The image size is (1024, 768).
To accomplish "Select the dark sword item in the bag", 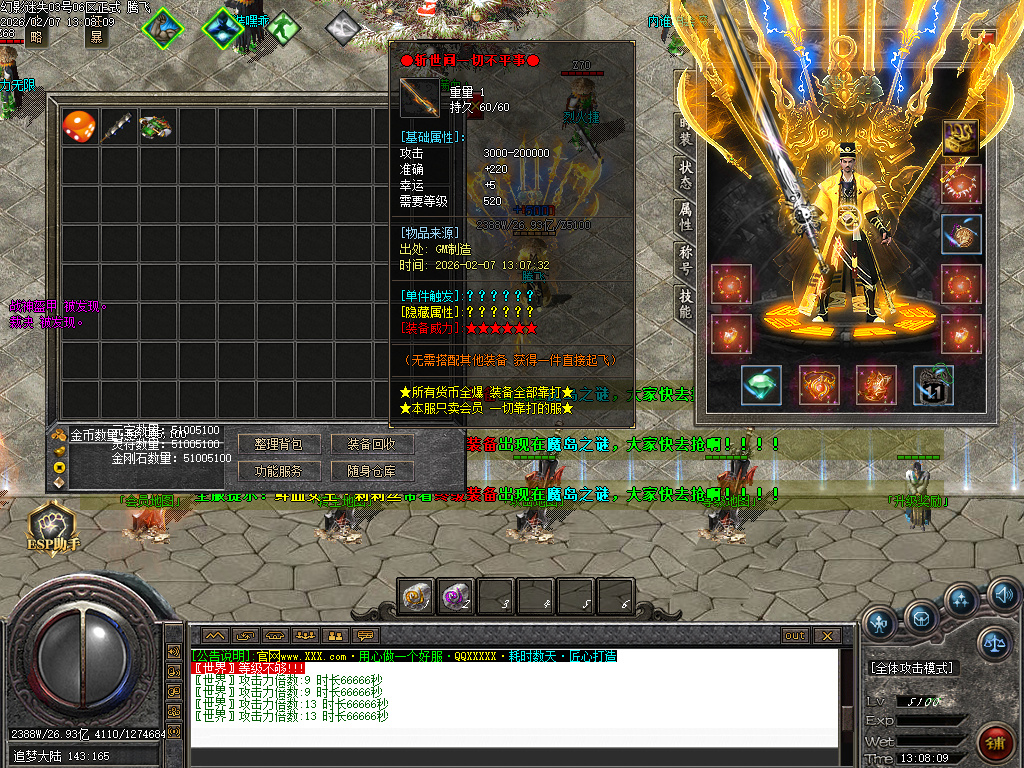I will 118,126.
